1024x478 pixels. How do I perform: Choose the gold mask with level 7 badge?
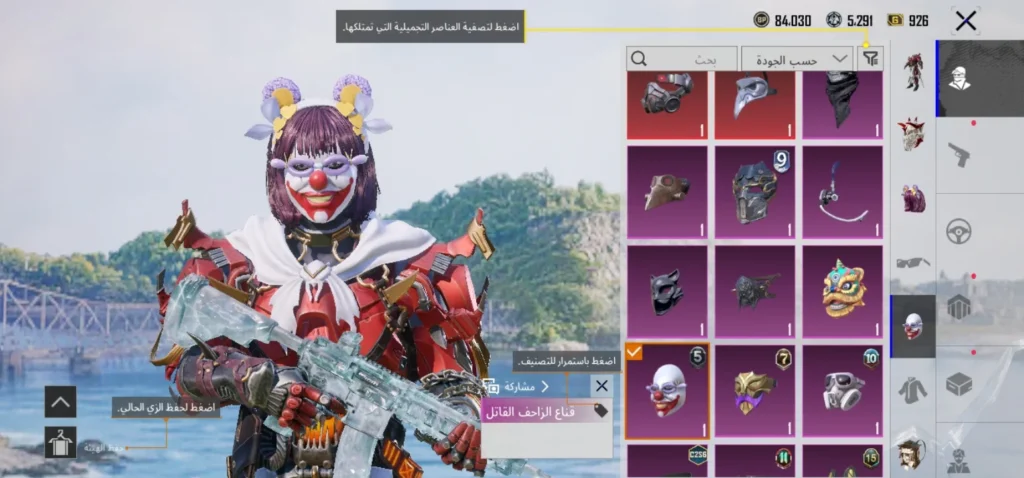(x=754, y=391)
